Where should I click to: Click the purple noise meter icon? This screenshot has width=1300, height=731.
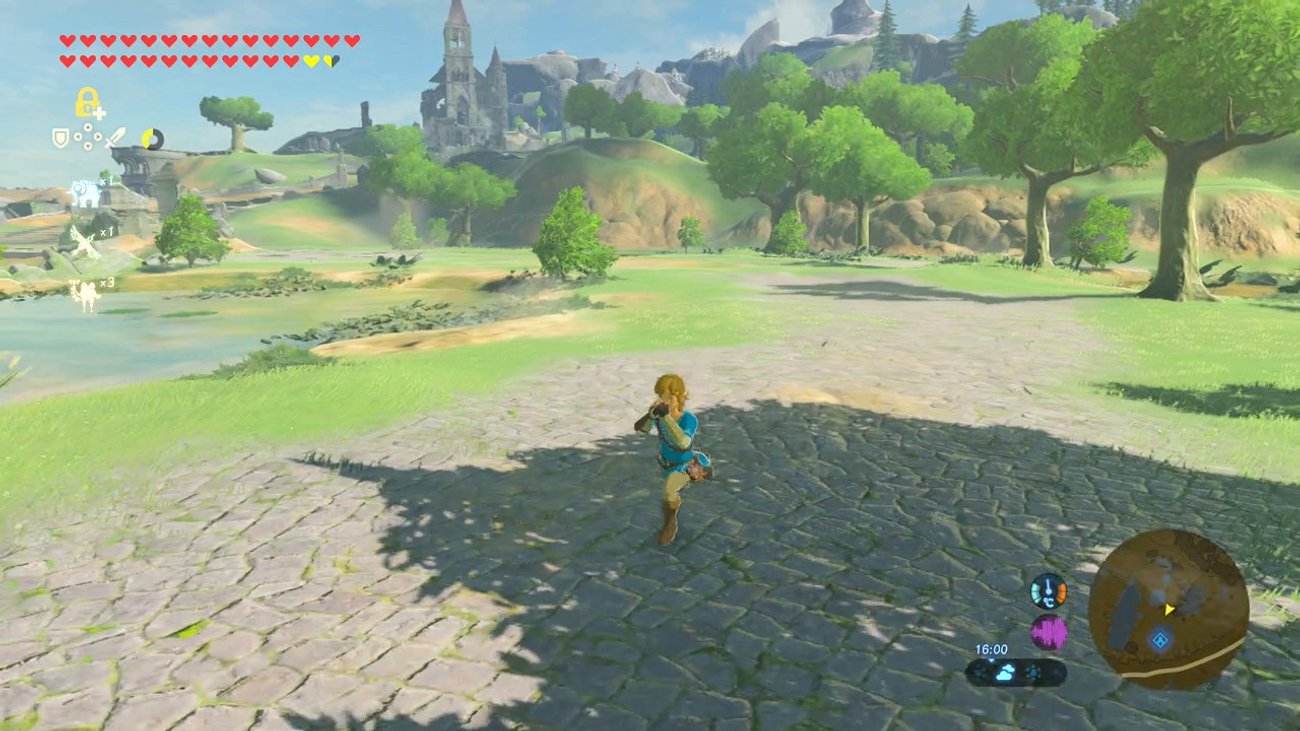1048,629
